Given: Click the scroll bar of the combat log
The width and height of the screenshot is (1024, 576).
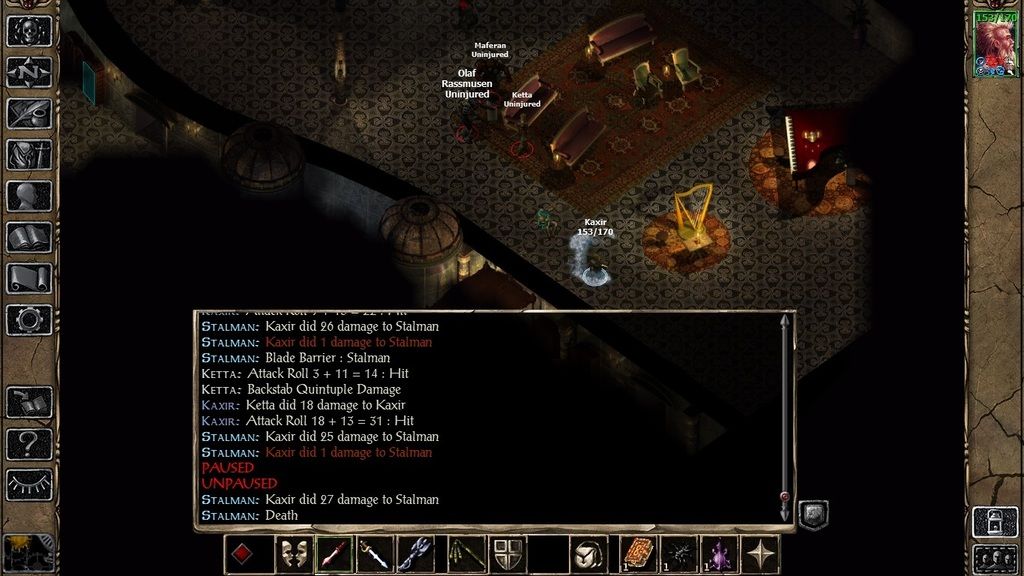Looking at the screenshot, I should click(x=785, y=410).
